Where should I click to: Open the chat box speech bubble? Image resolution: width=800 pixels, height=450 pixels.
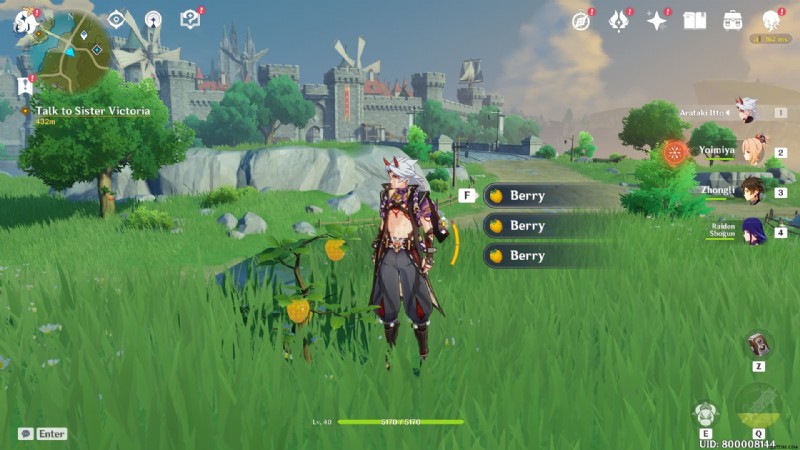[x=25, y=434]
